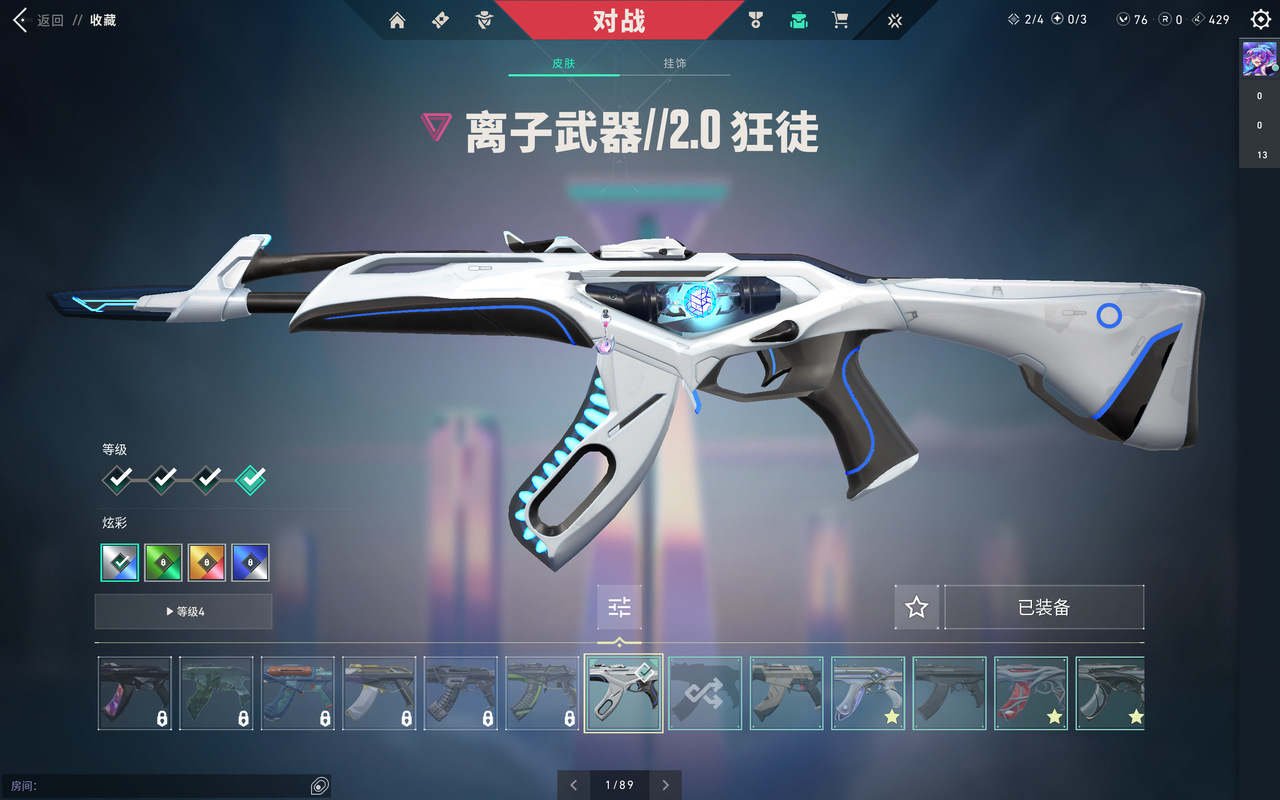1280x800 pixels.
Task: Expand the 等级4 upgrade panel
Action: [x=183, y=611]
